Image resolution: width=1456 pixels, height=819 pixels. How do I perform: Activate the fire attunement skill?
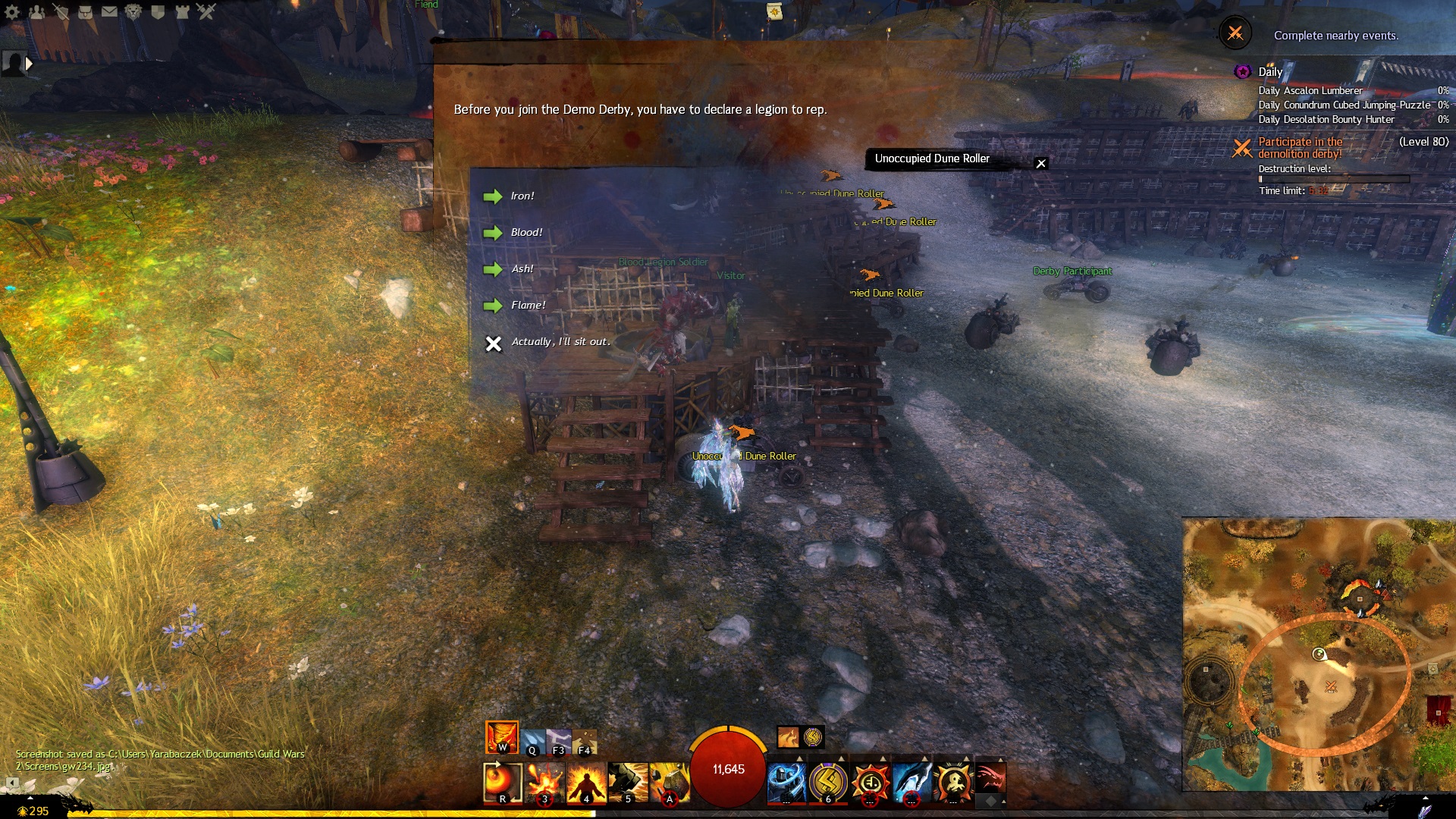502,737
